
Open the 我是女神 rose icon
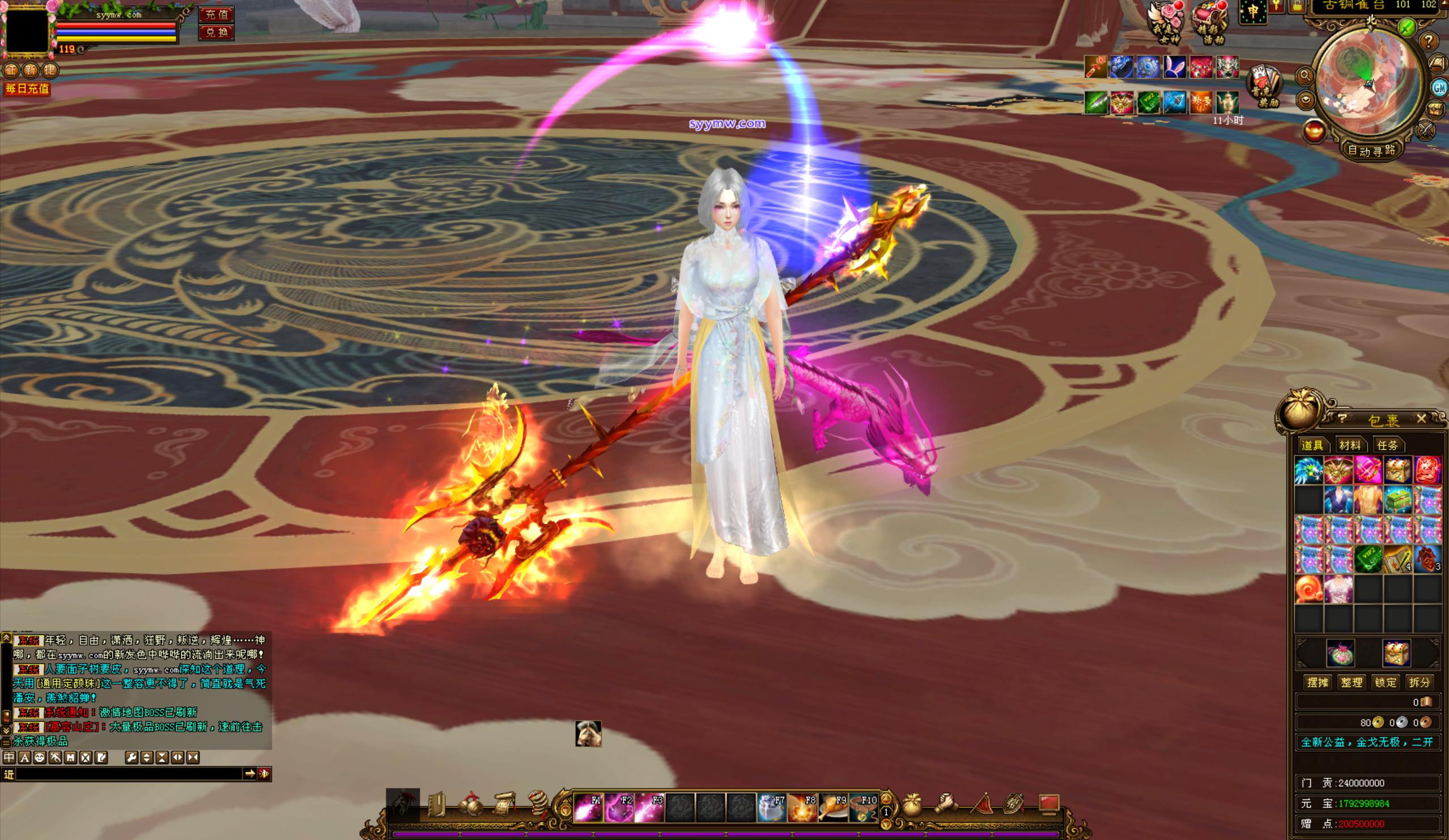point(1166,22)
